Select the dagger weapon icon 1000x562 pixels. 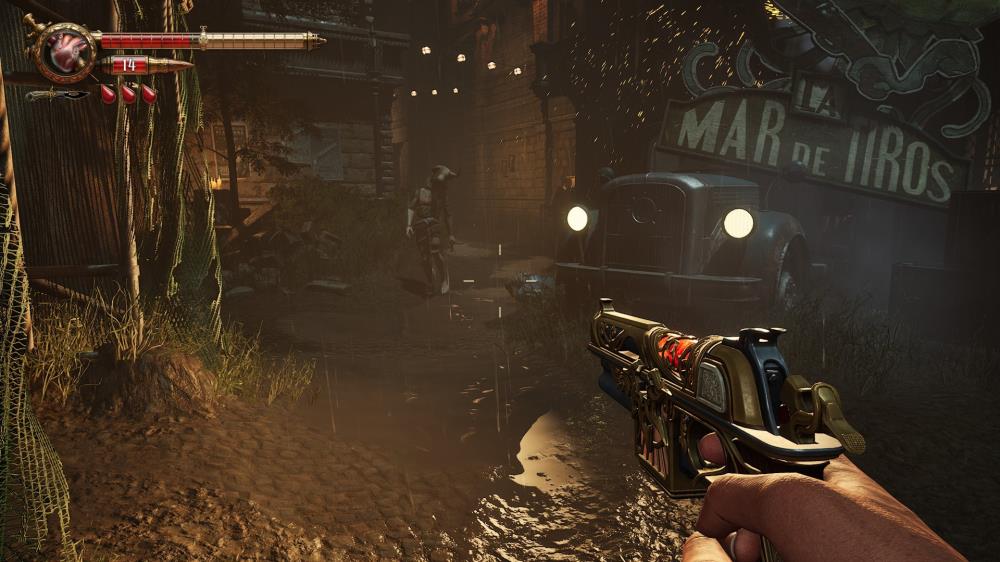(57, 95)
